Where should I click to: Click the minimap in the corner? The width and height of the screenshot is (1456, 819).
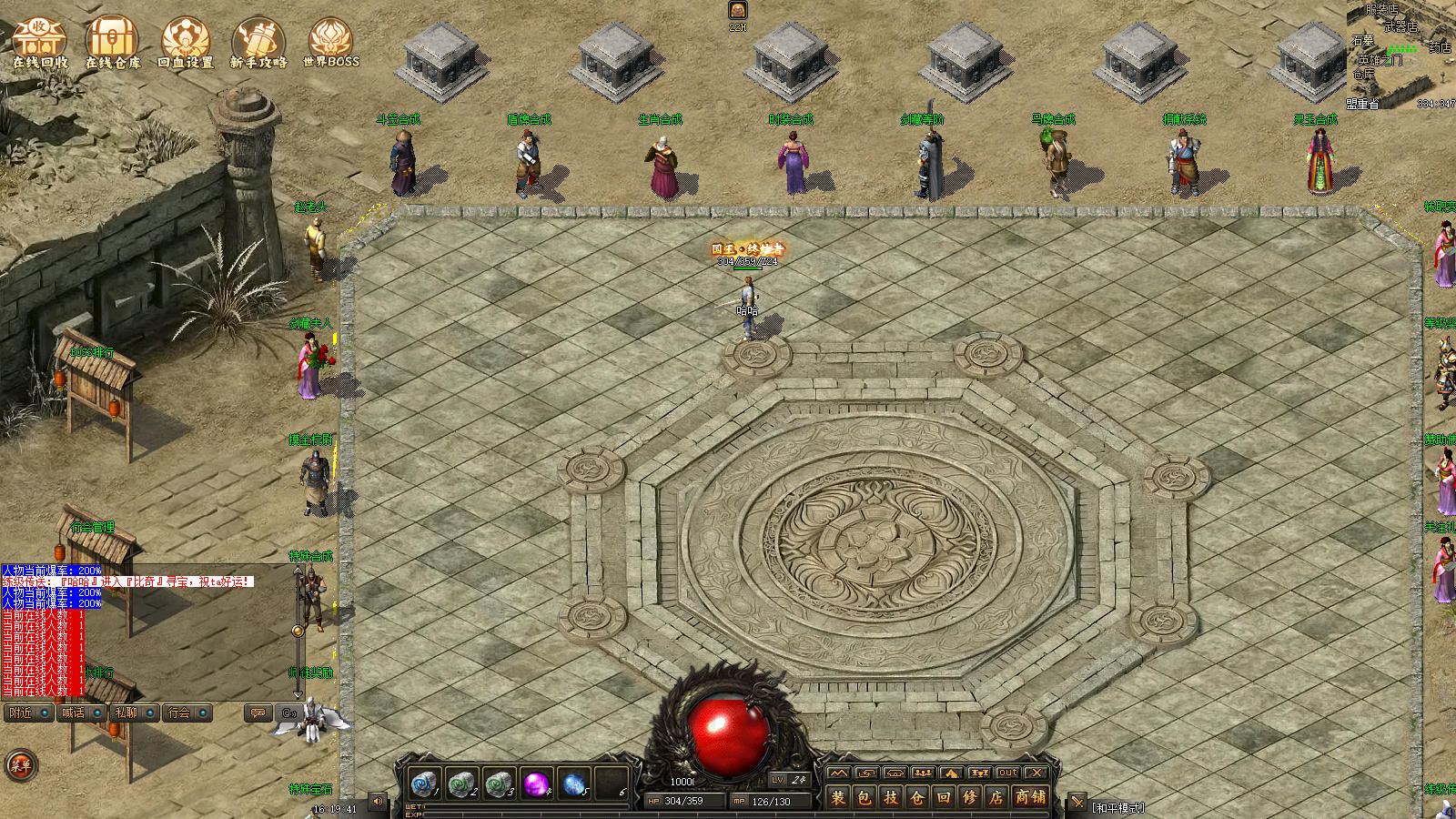1400,55
